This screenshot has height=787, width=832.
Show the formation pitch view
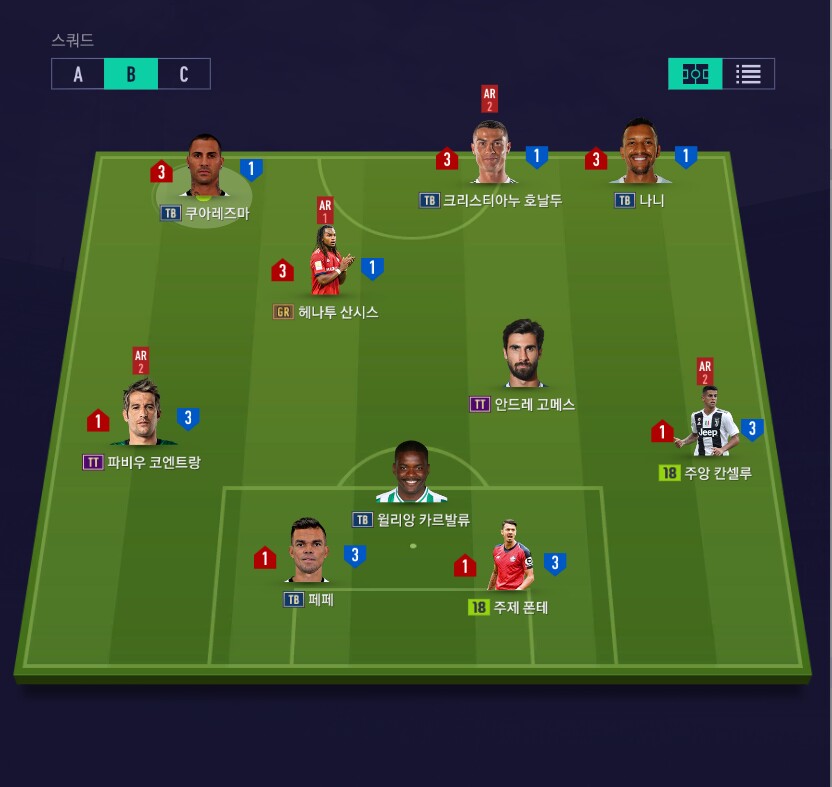point(695,74)
